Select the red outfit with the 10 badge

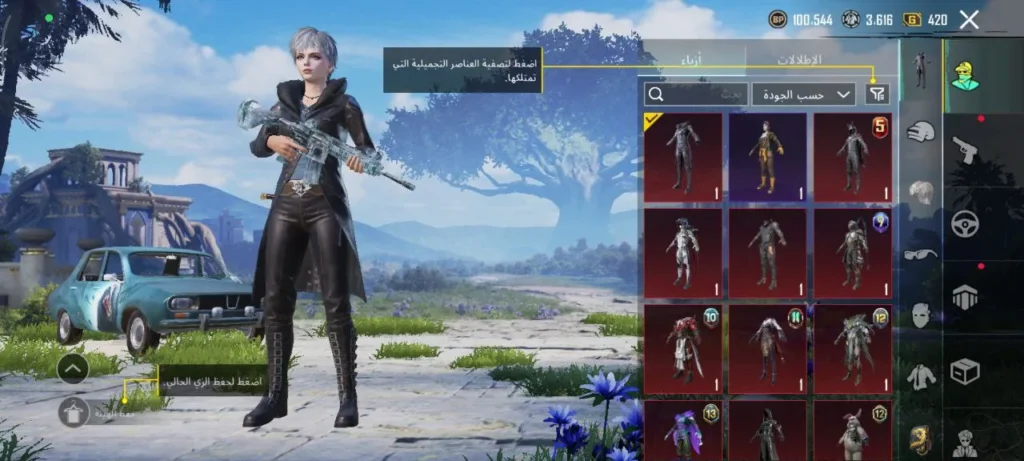(683, 347)
